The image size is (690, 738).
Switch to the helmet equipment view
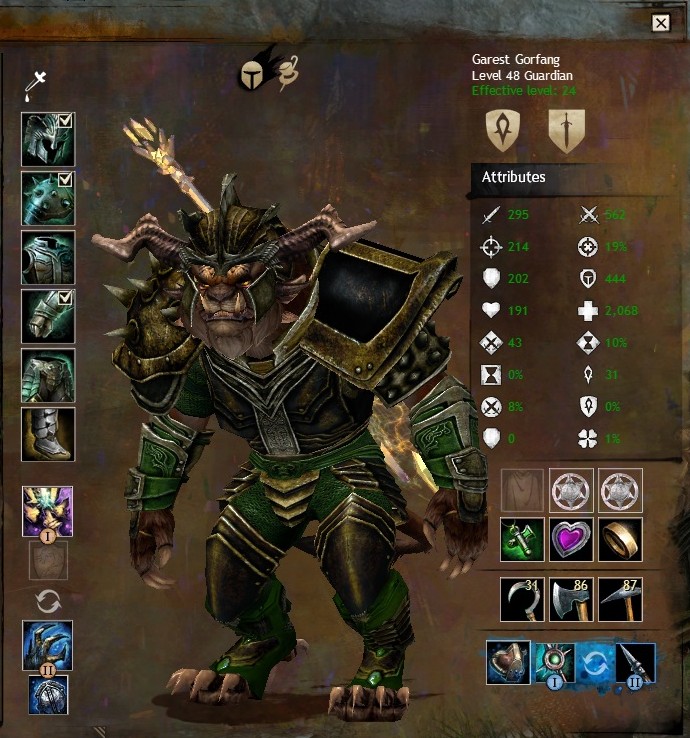coord(252,74)
